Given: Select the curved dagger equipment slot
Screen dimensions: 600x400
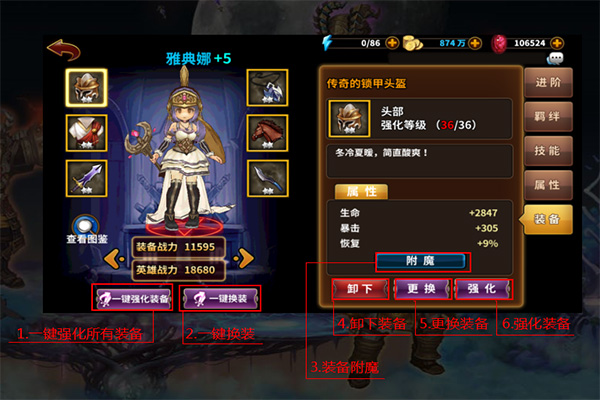Looking at the screenshot, I should pyautogui.click(x=267, y=177).
